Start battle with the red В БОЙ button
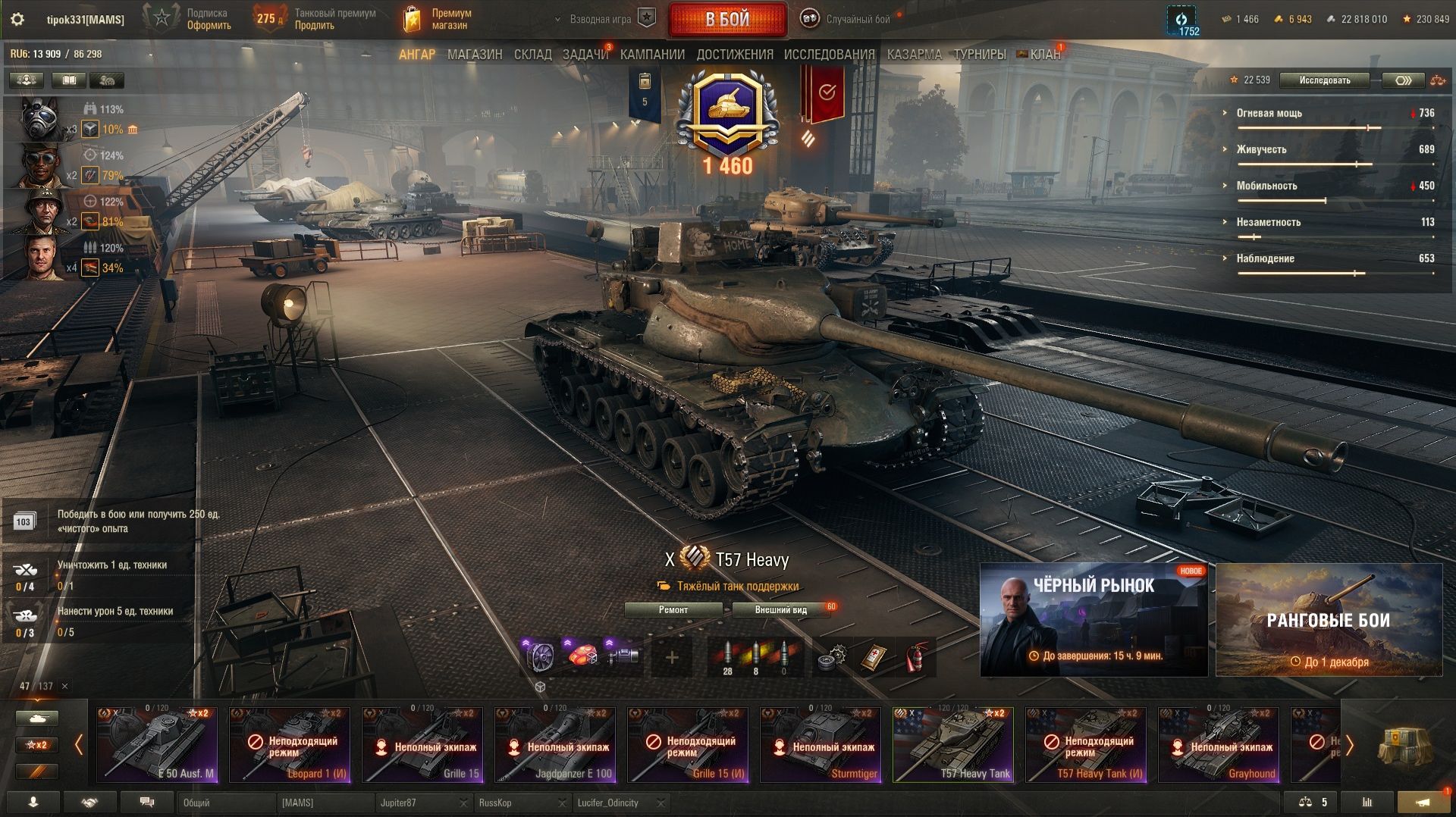The height and width of the screenshot is (817, 1456). [727, 20]
